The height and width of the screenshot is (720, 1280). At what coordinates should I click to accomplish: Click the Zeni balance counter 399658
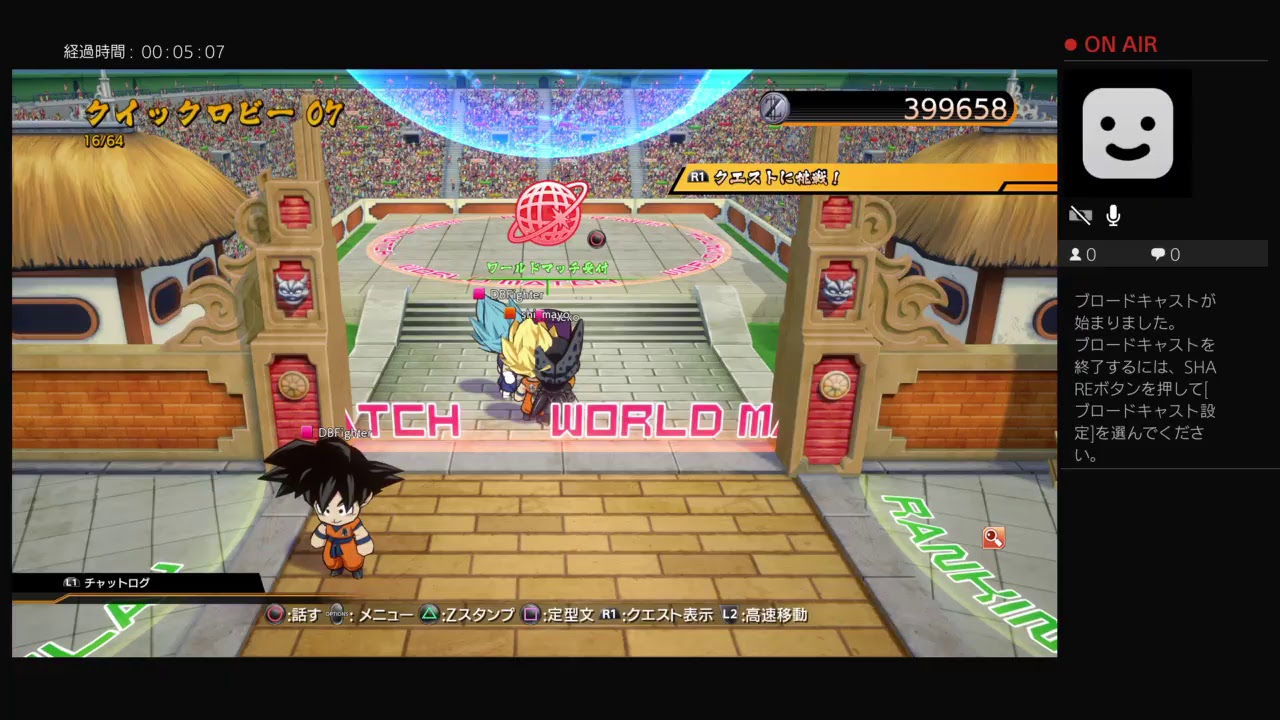pos(955,108)
